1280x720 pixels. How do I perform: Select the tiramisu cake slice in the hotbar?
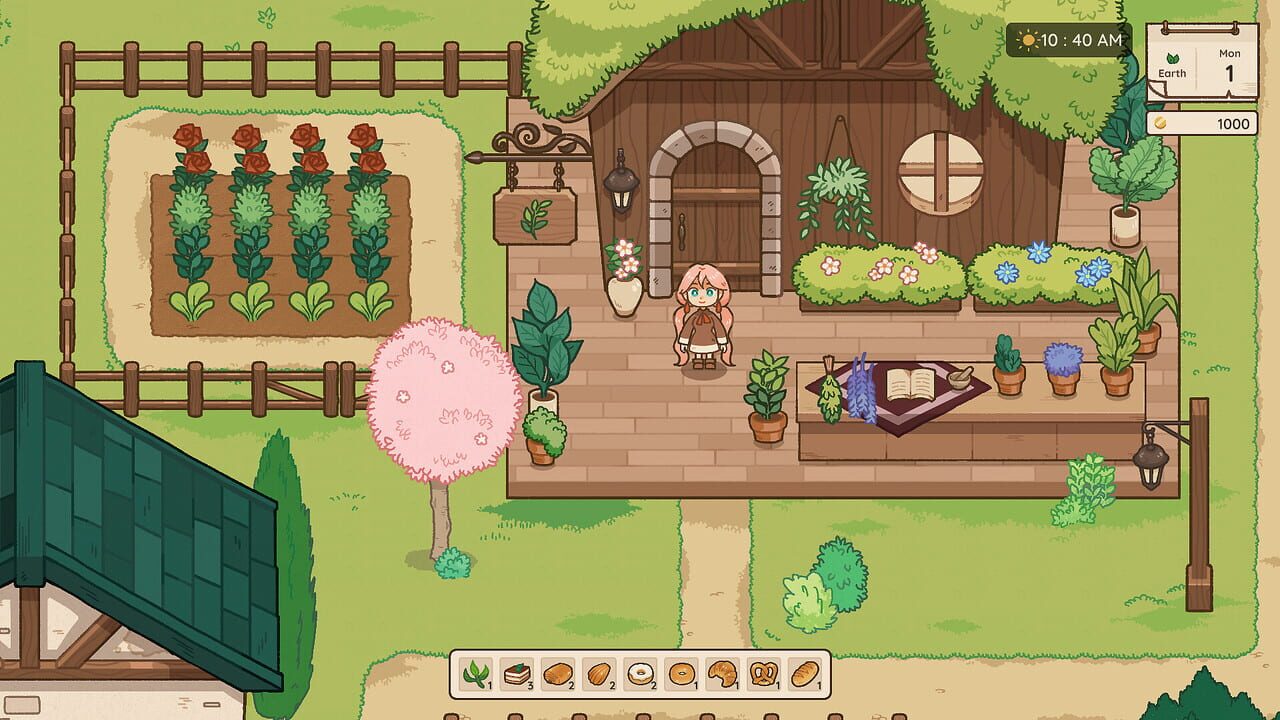pos(517,671)
